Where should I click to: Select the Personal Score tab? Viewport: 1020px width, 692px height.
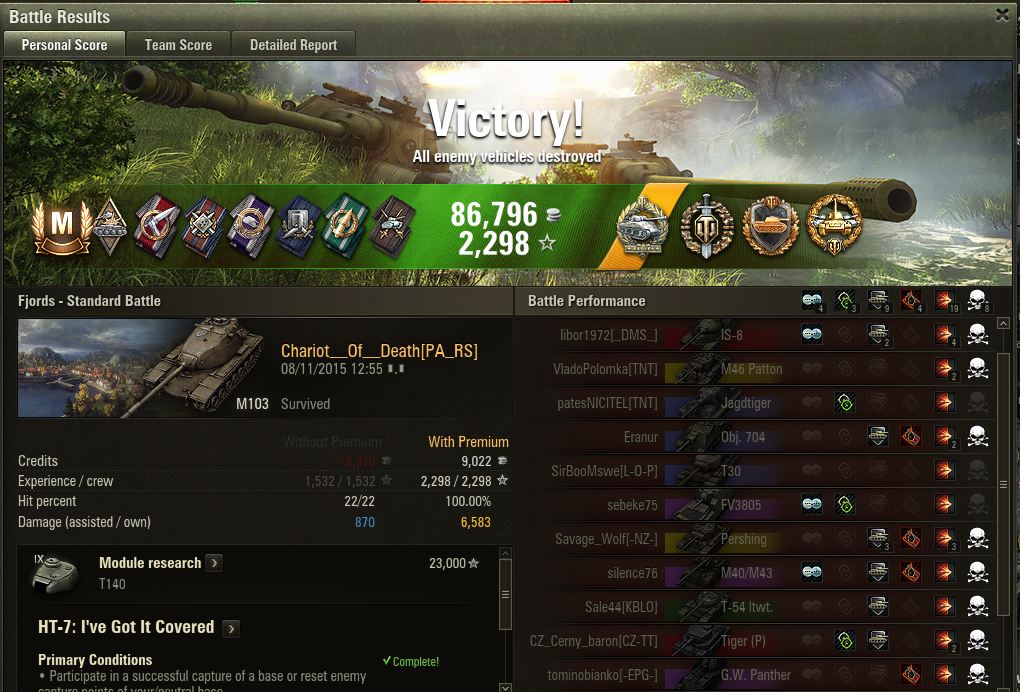(65, 45)
